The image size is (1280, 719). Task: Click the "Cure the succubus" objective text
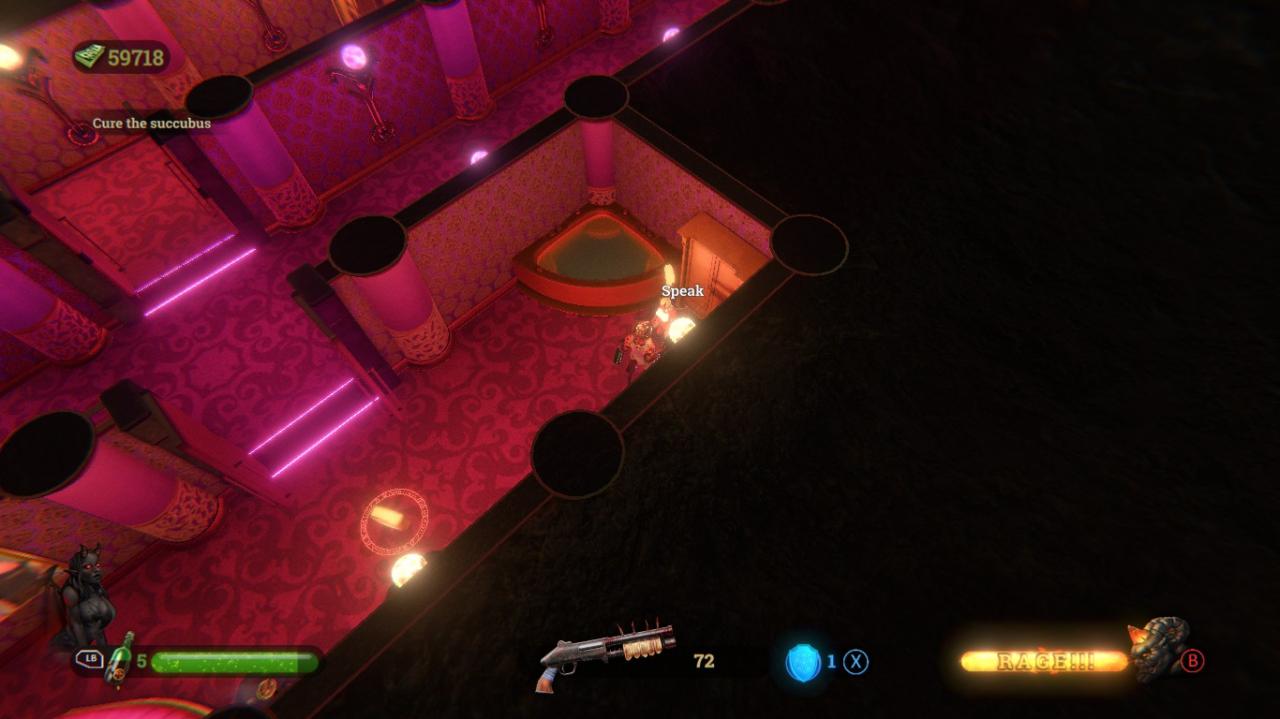click(151, 123)
